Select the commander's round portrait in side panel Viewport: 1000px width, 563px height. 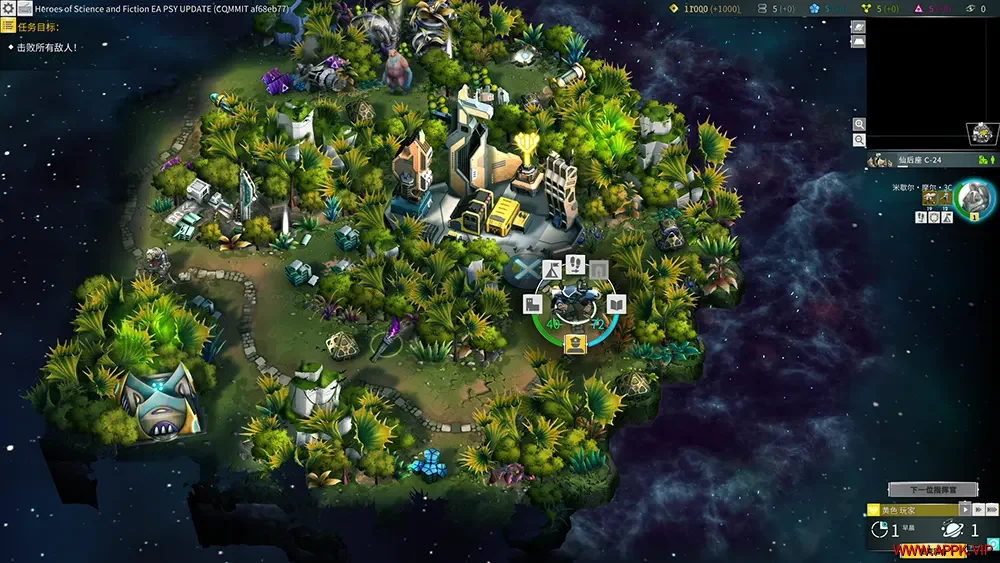[x=972, y=196]
